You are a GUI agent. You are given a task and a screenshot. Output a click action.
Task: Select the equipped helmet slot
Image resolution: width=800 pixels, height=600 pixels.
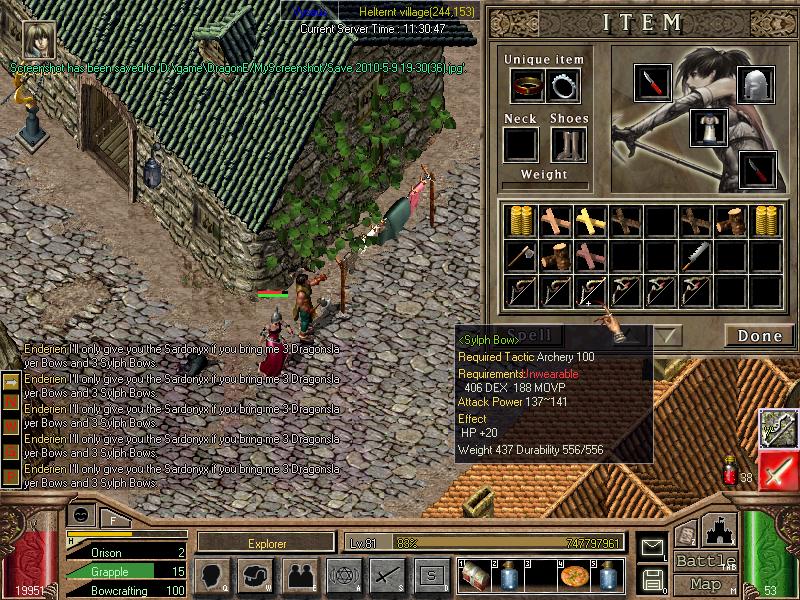[756, 86]
